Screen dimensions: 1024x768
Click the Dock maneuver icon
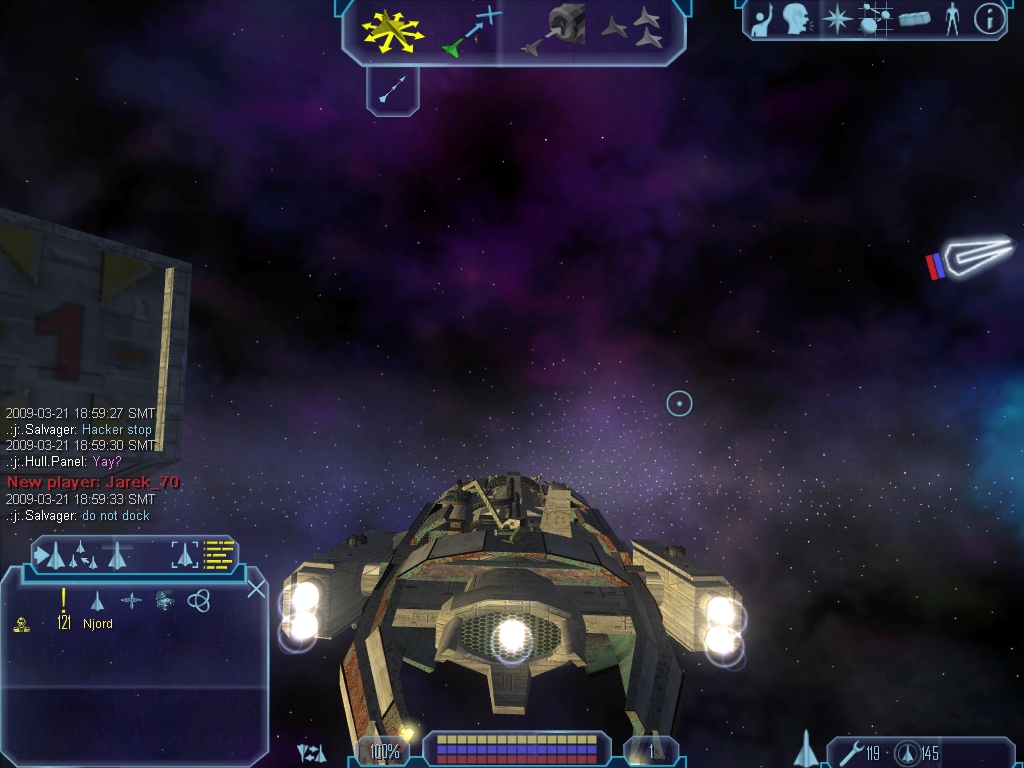[x=556, y=28]
